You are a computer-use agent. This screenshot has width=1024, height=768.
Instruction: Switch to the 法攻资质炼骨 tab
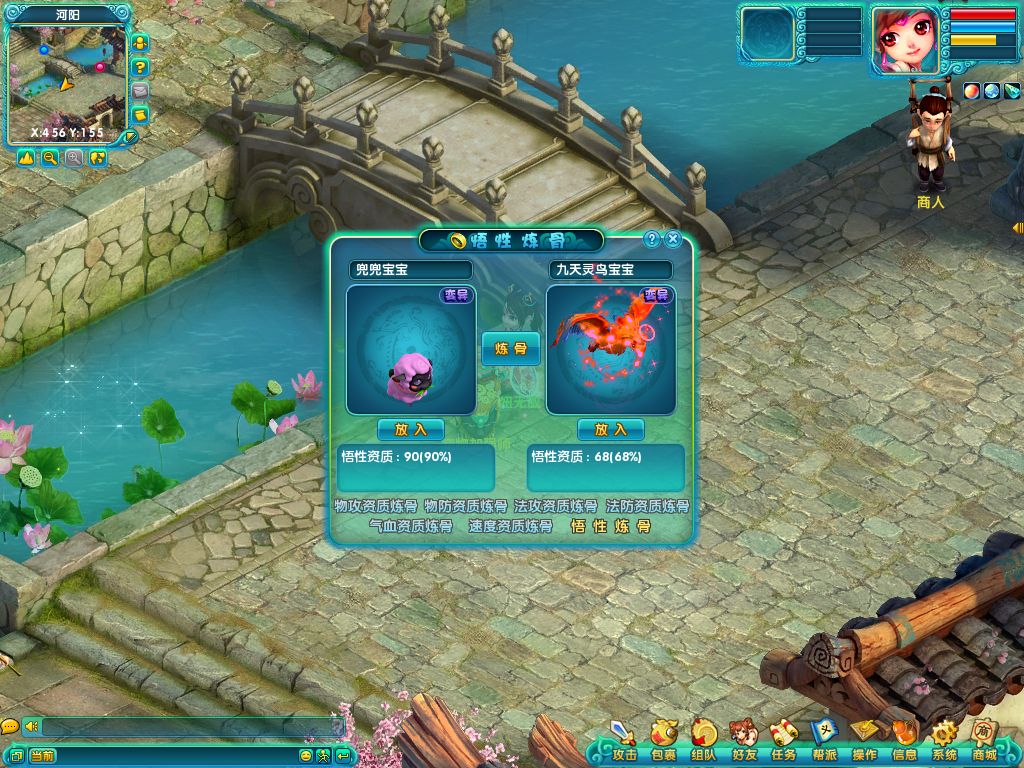tap(556, 507)
